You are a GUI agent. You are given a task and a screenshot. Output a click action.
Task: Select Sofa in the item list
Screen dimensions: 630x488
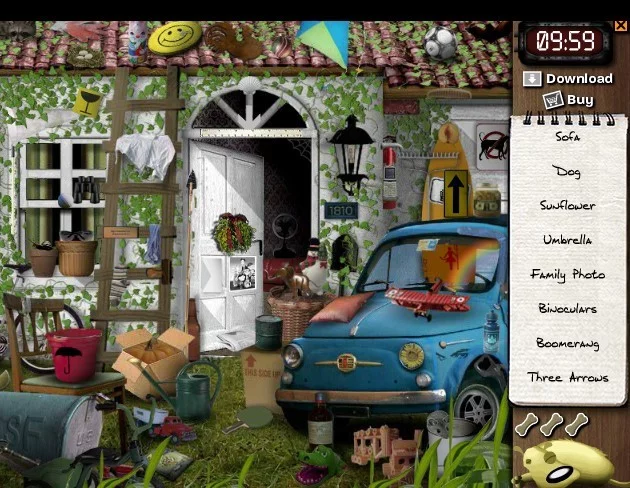tap(567, 137)
